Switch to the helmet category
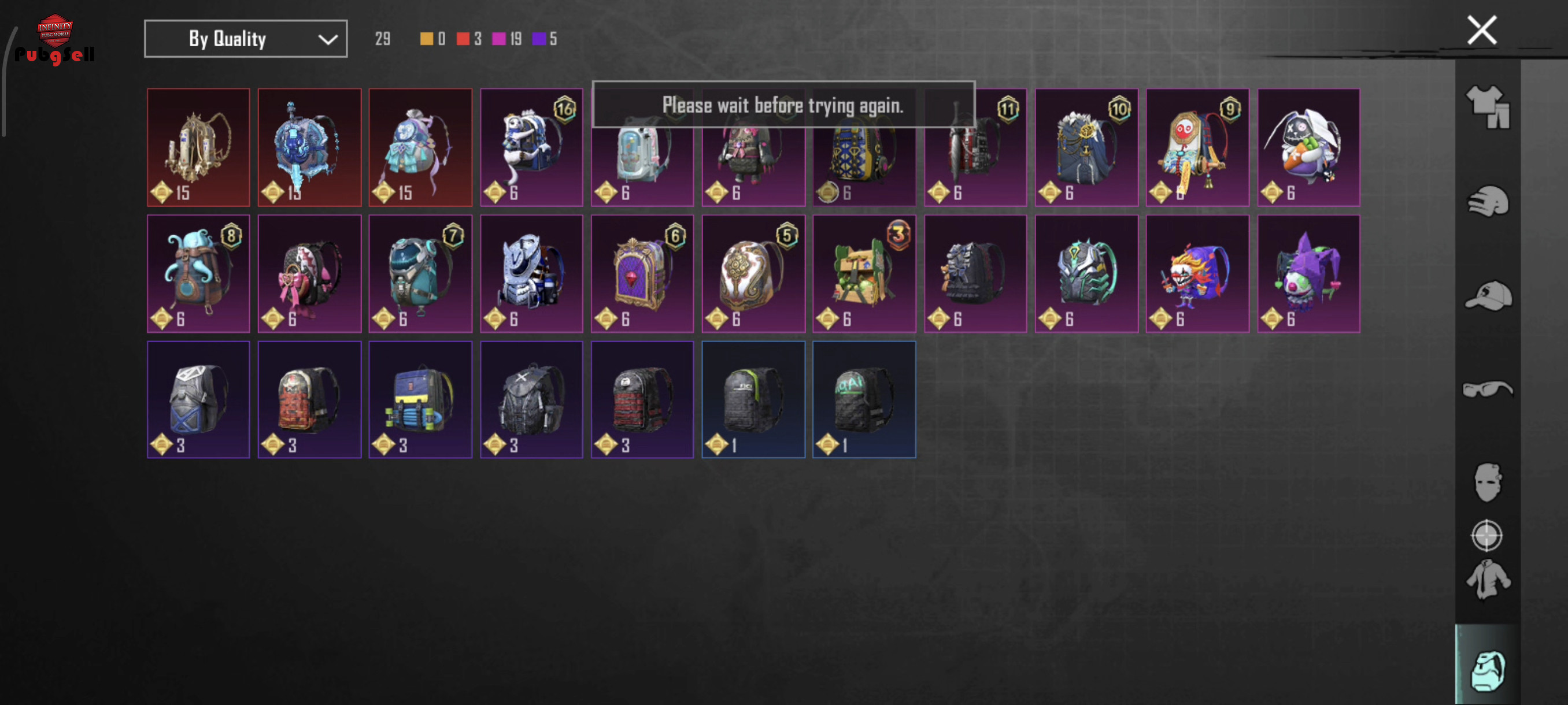The height and width of the screenshot is (705, 1568). (x=1487, y=201)
